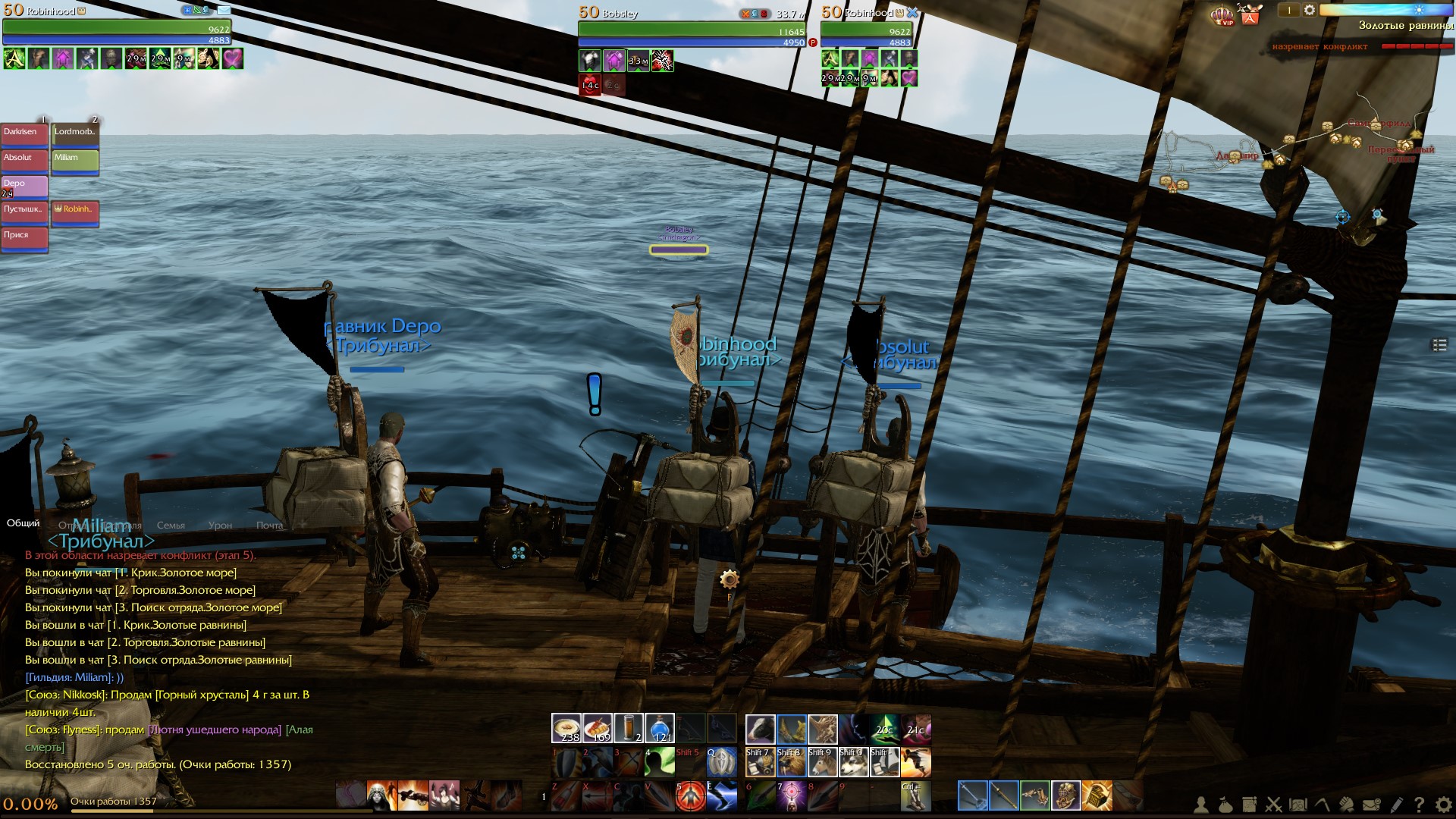Use the meat skewers food slot
This screenshot has height=819, width=1456.
point(598,728)
